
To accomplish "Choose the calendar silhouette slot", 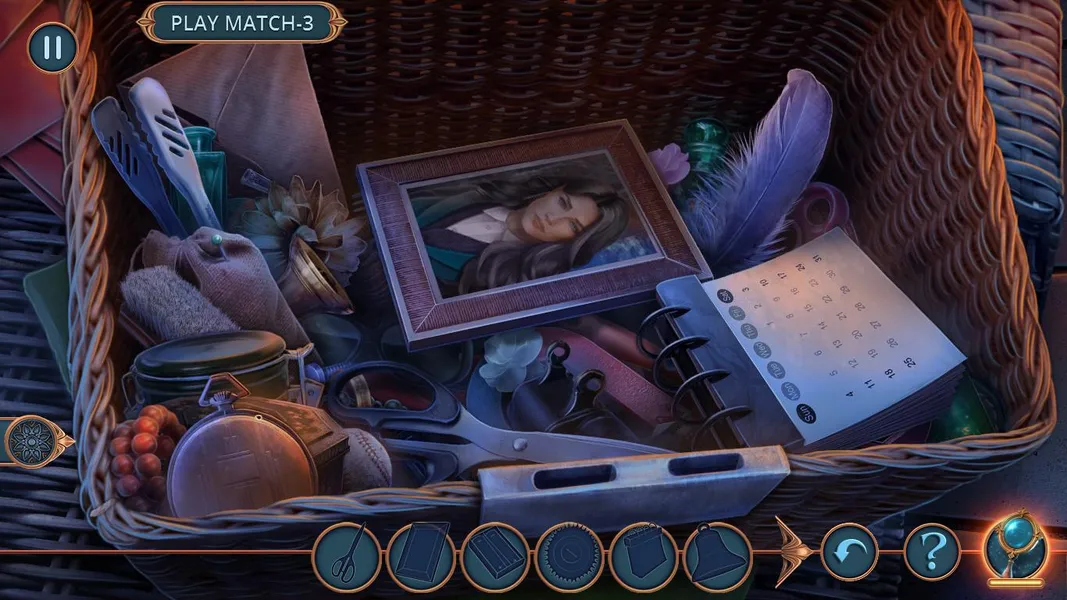I will [x=643, y=557].
